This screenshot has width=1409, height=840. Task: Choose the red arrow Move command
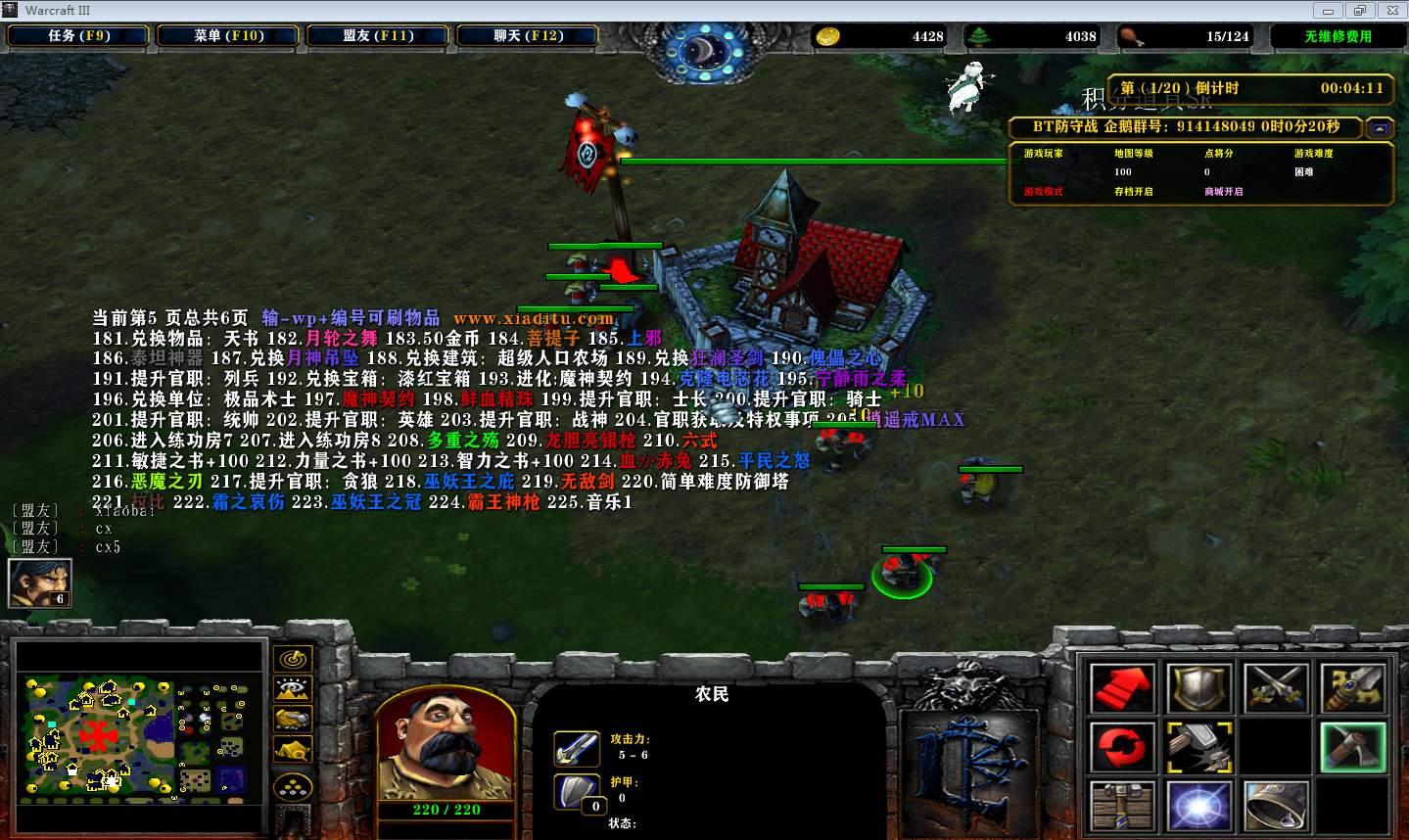pos(1122,687)
